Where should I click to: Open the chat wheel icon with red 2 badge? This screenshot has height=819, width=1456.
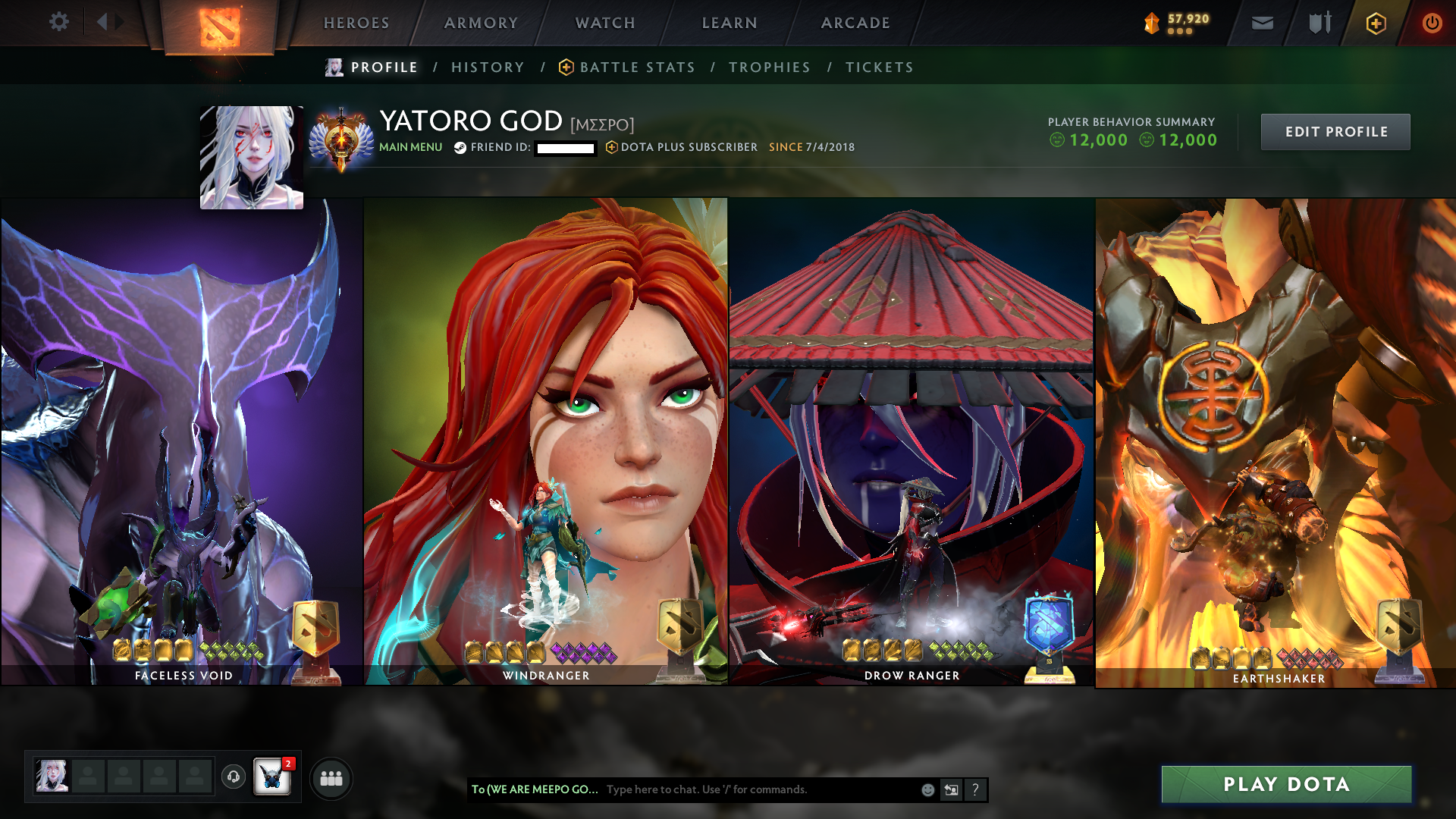[x=273, y=777]
